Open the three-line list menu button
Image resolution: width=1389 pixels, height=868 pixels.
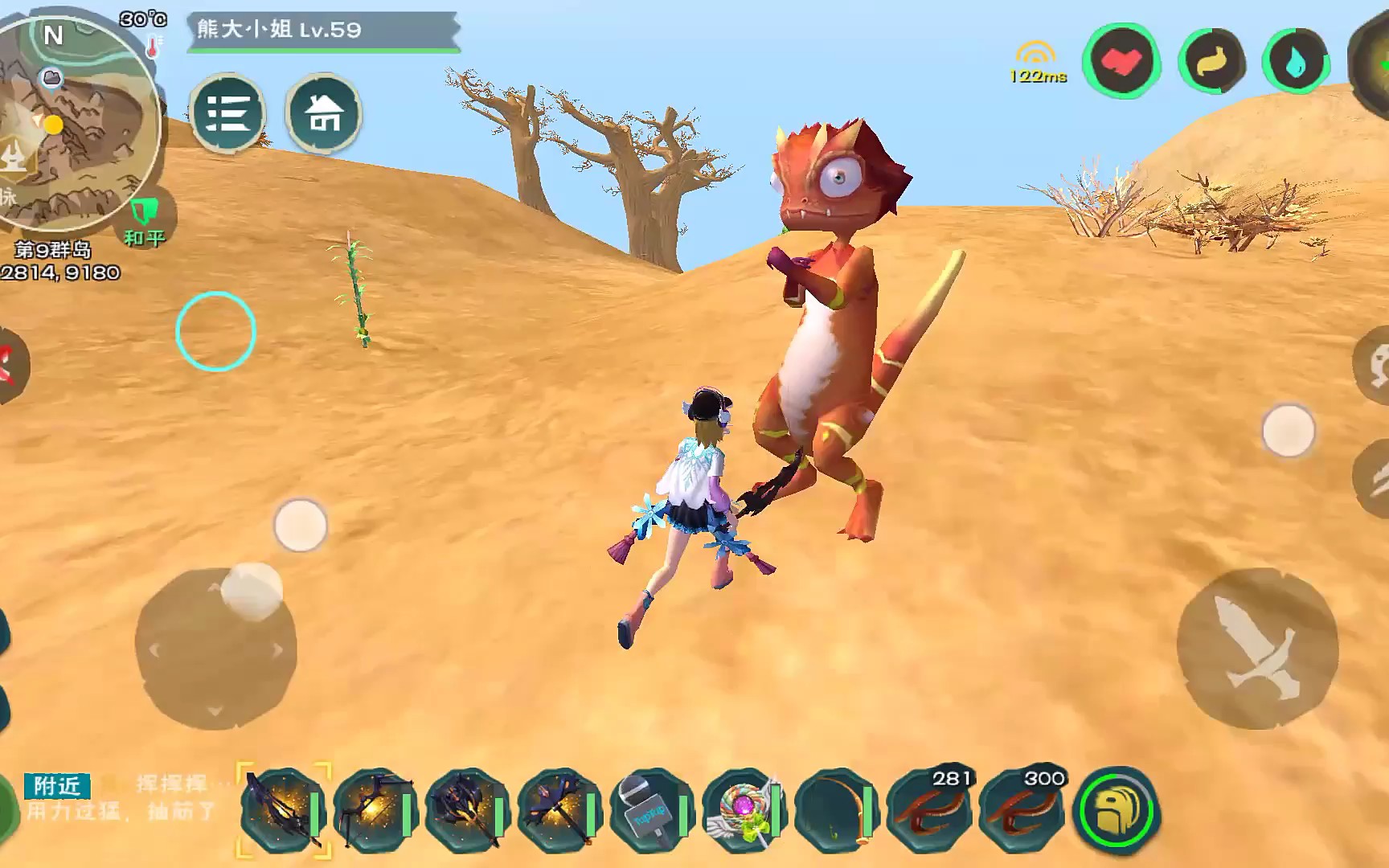(x=228, y=113)
